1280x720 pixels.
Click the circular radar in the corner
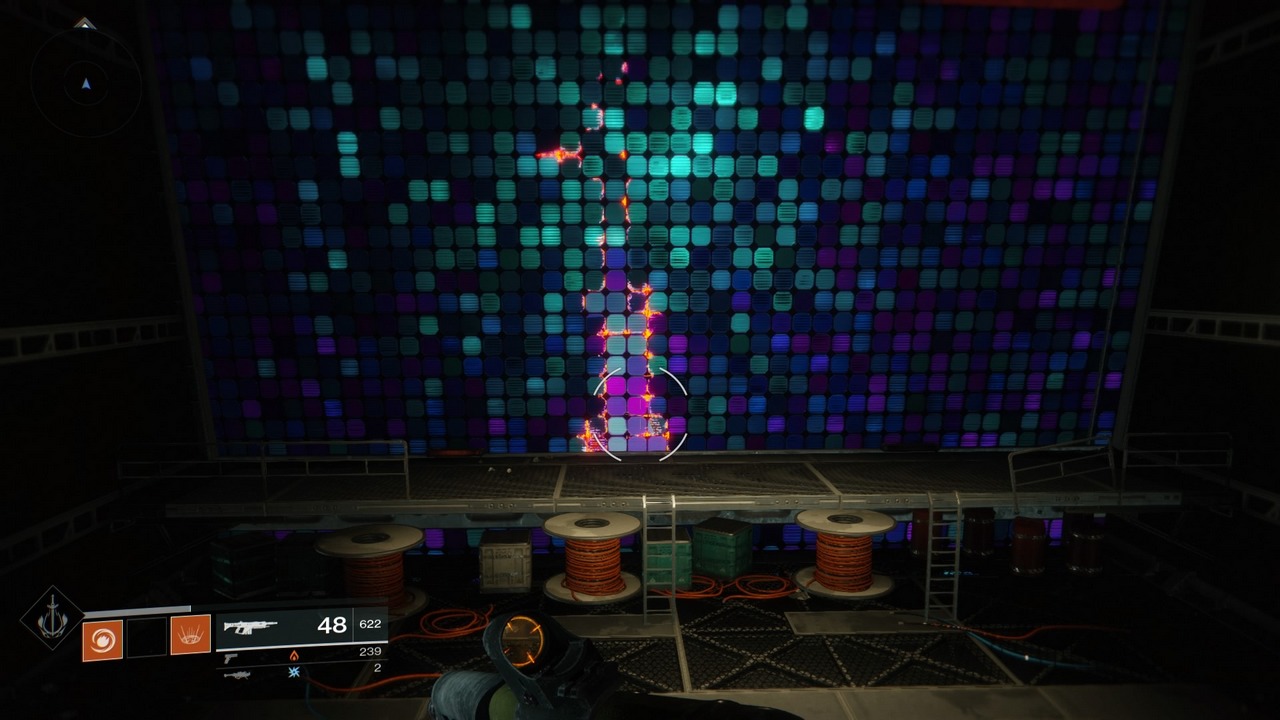(86, 83)
